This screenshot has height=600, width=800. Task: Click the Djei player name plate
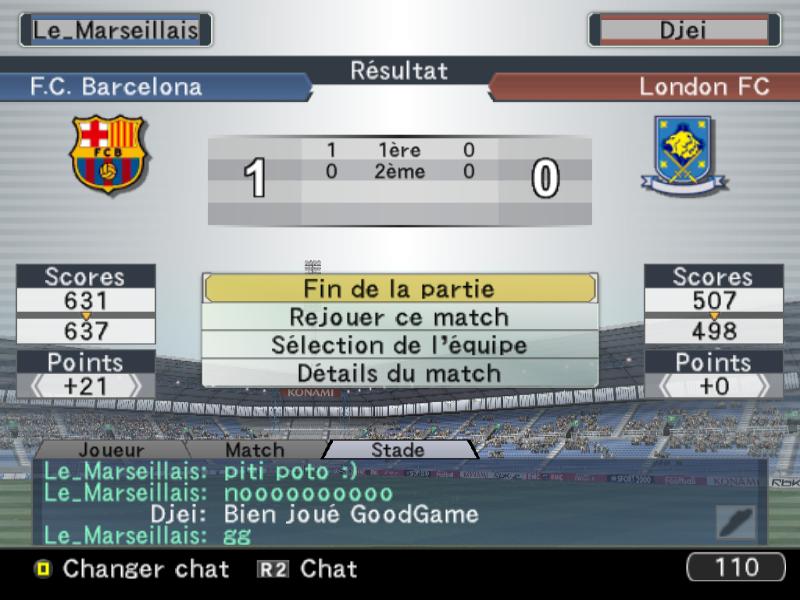click(683, 30)
